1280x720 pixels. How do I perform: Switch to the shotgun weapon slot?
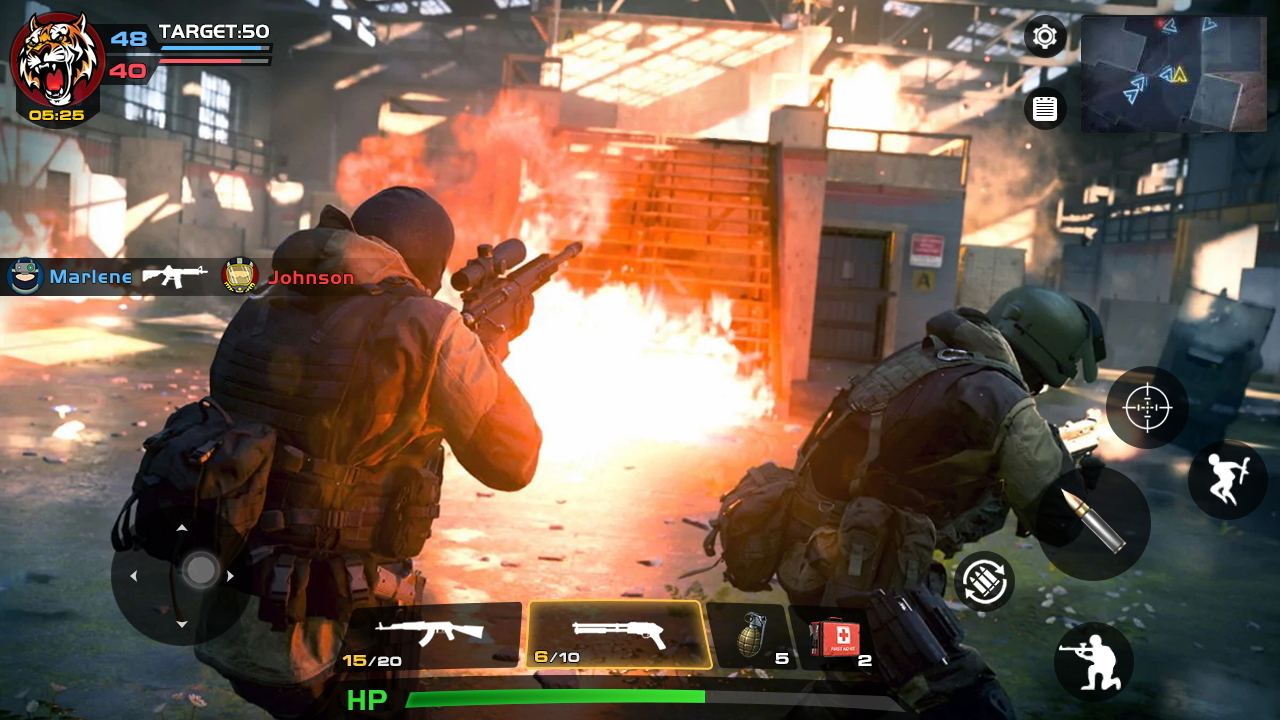(x=620, y=632)
